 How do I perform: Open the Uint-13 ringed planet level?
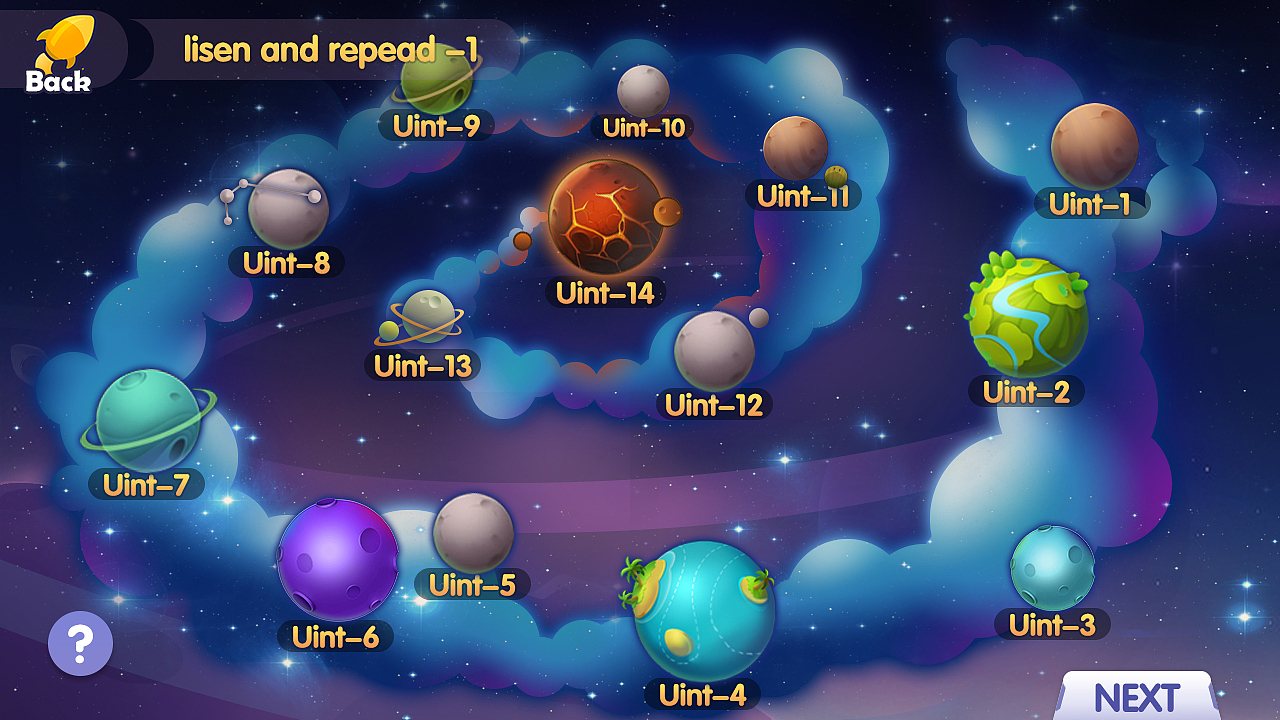pyautogui.click(x=428, y=318)
